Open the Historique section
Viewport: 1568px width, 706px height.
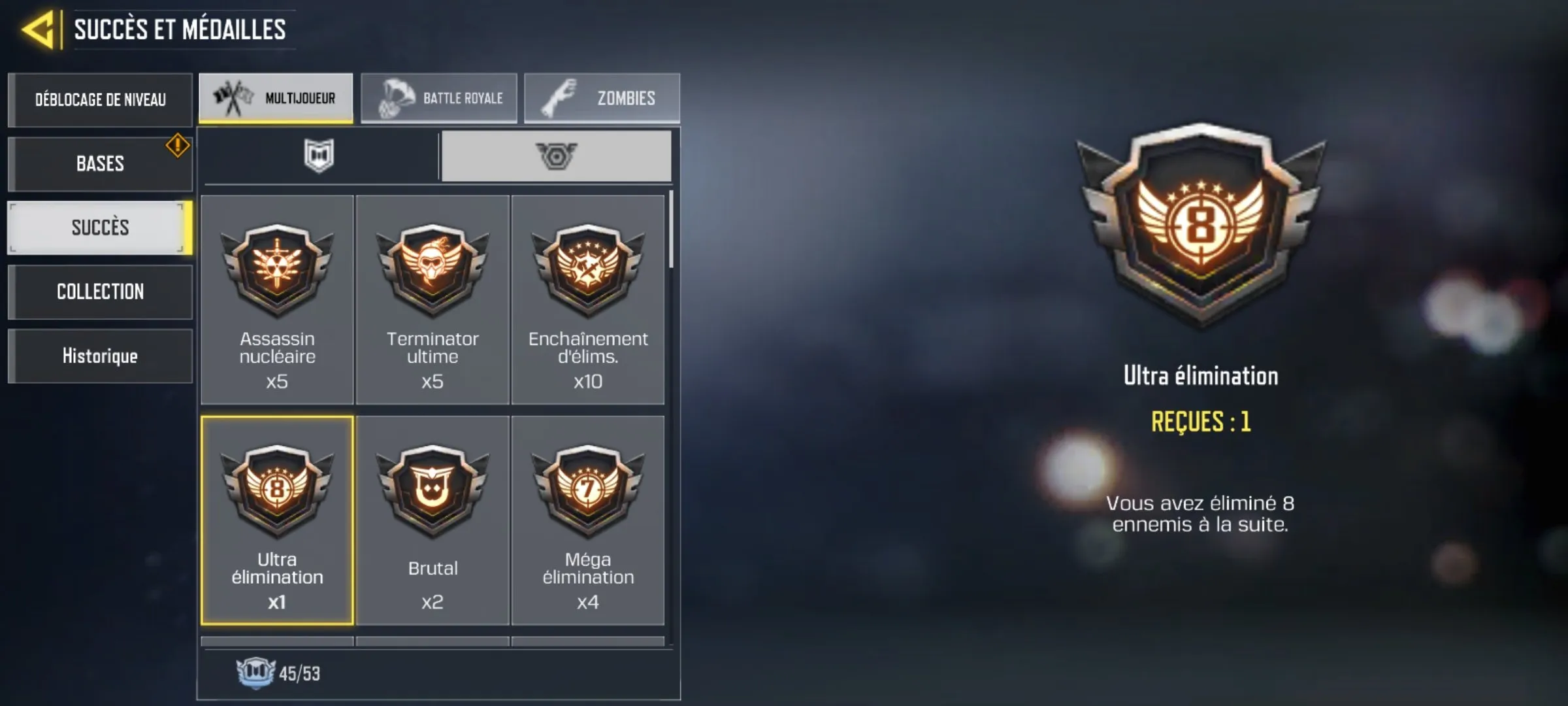(100, 356)
